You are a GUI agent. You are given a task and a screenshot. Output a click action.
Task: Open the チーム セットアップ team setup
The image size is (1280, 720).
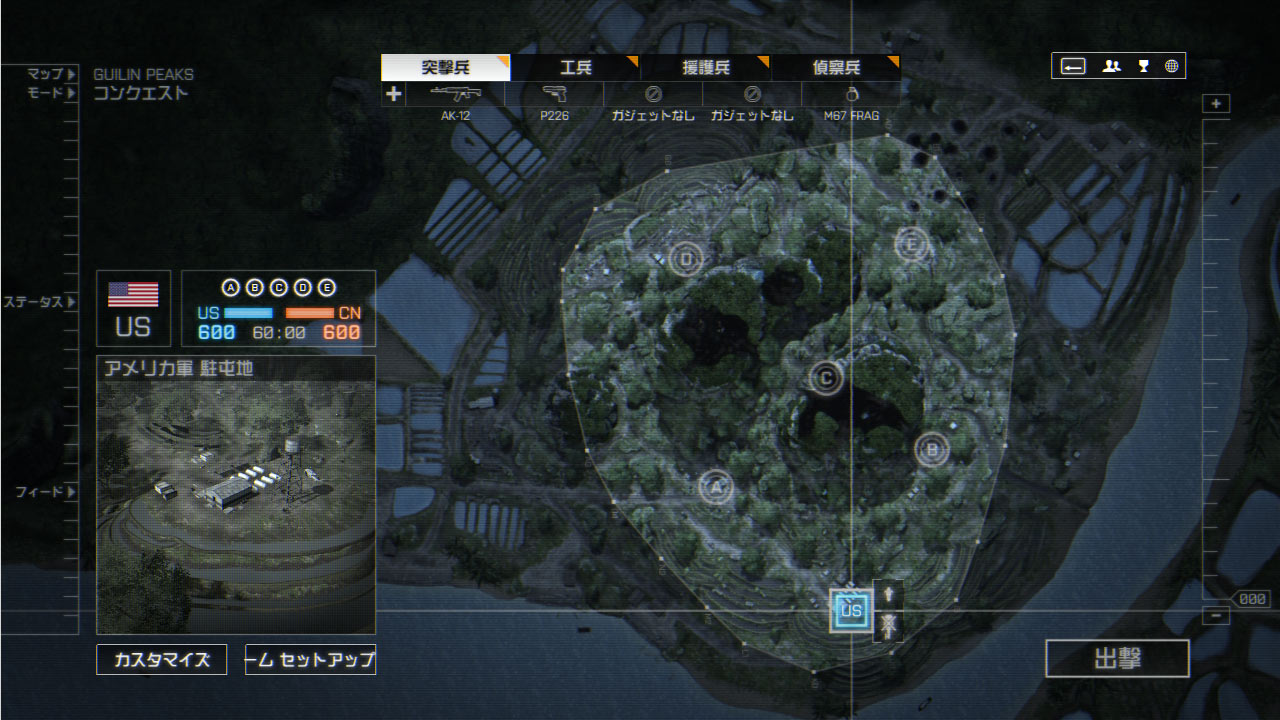click(310, 660)
